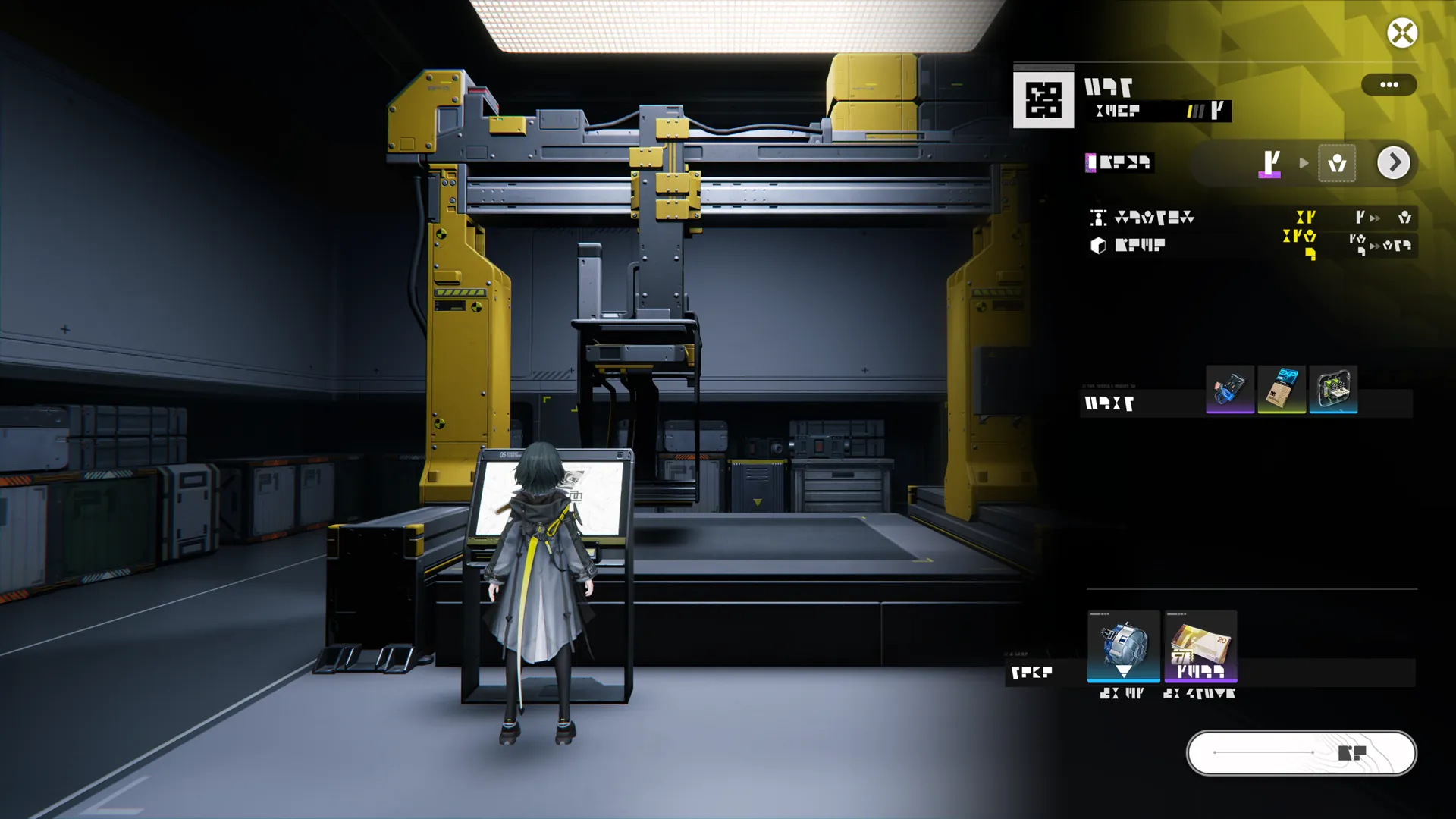Inspect the EXP record box item
Image resolution: width=1456 pixels, height=819 pixels.
(x=1282, y=390)
